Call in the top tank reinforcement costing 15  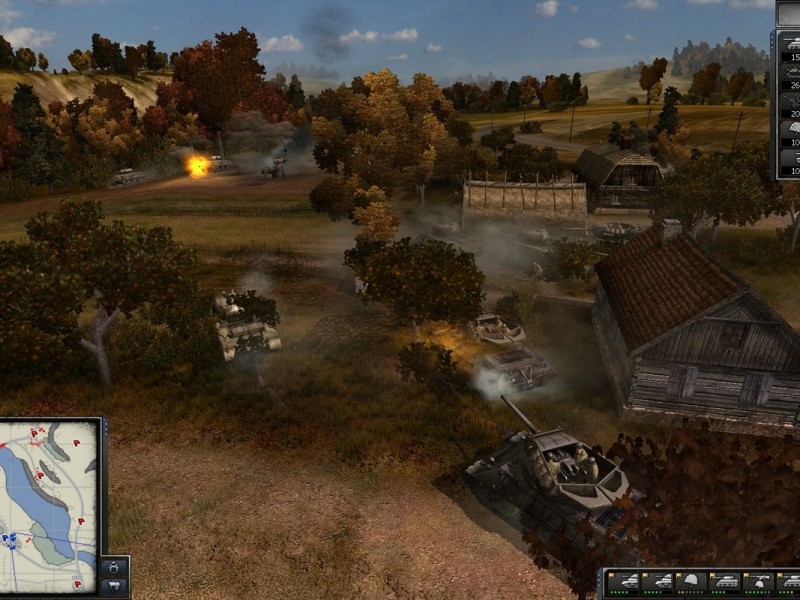789,50
